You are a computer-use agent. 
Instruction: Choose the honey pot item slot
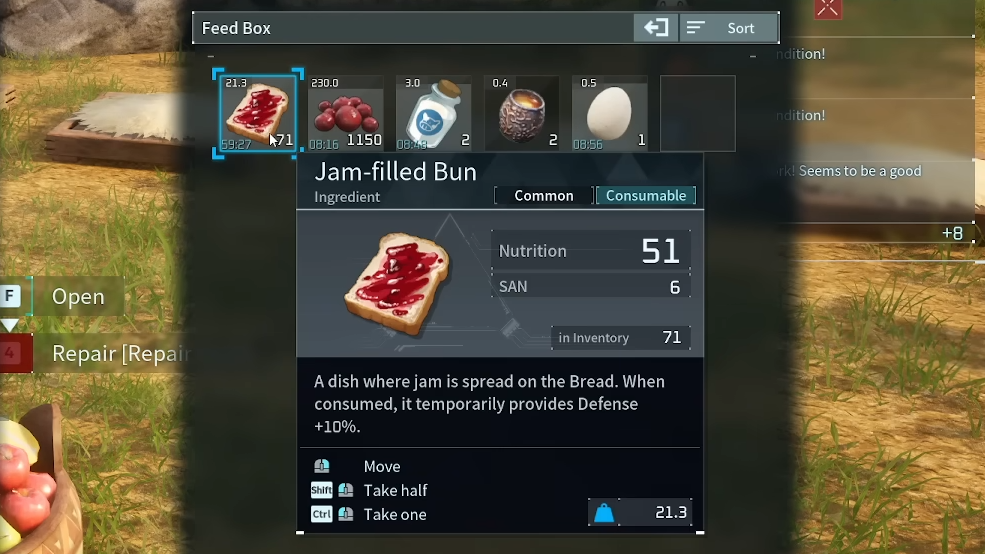point(522,113)
